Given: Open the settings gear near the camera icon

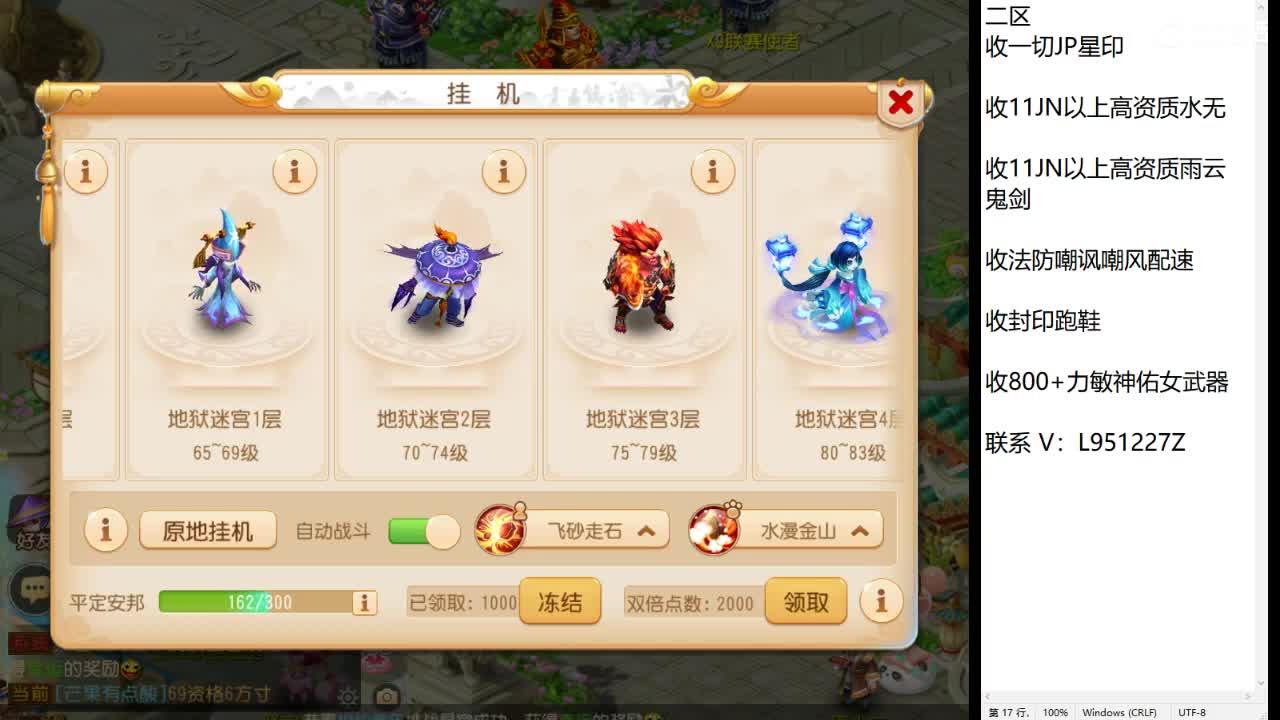Looking at the screenshot, I should click(x=347, y=696).
